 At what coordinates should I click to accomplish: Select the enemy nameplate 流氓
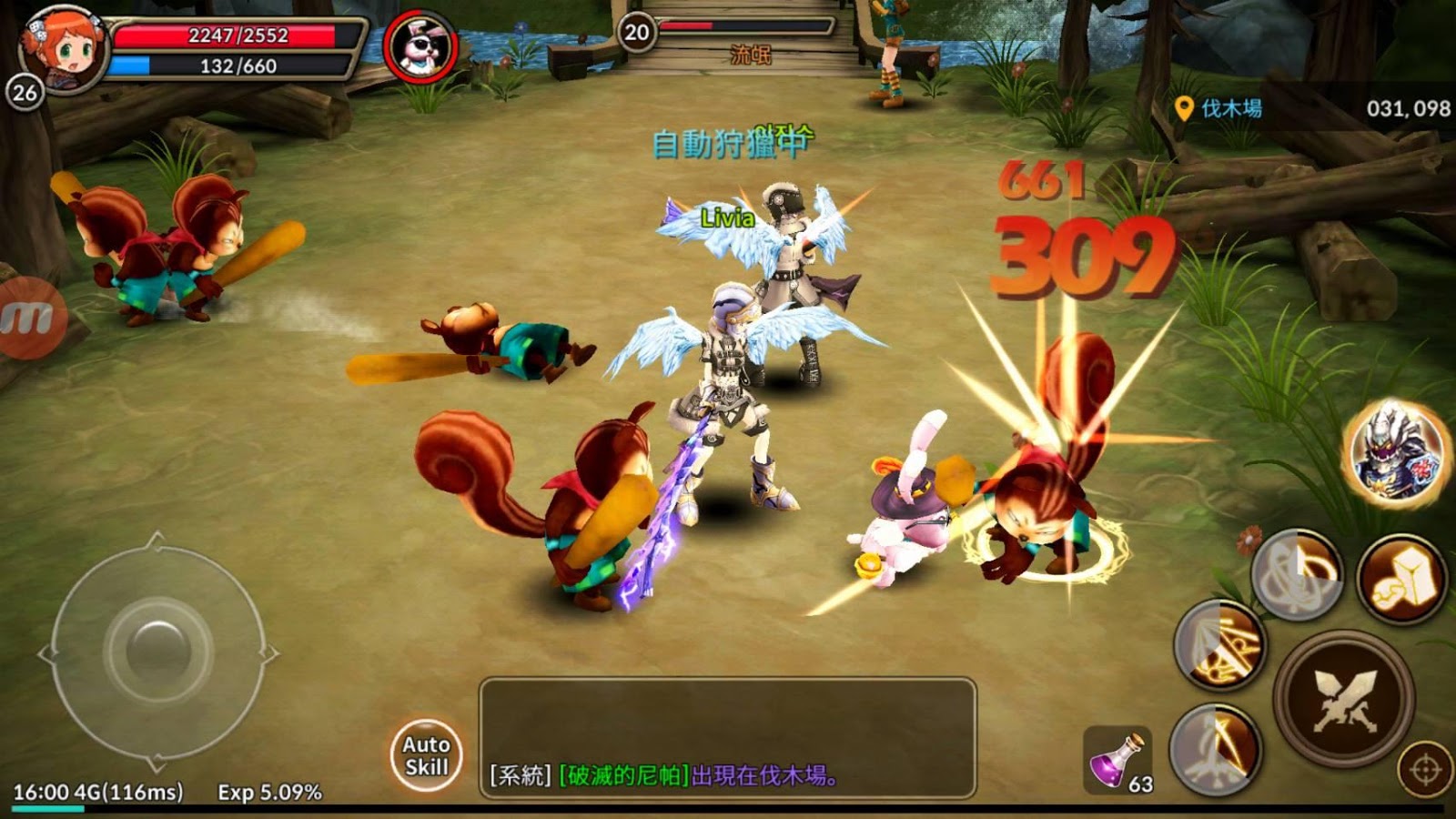[751, 52]
